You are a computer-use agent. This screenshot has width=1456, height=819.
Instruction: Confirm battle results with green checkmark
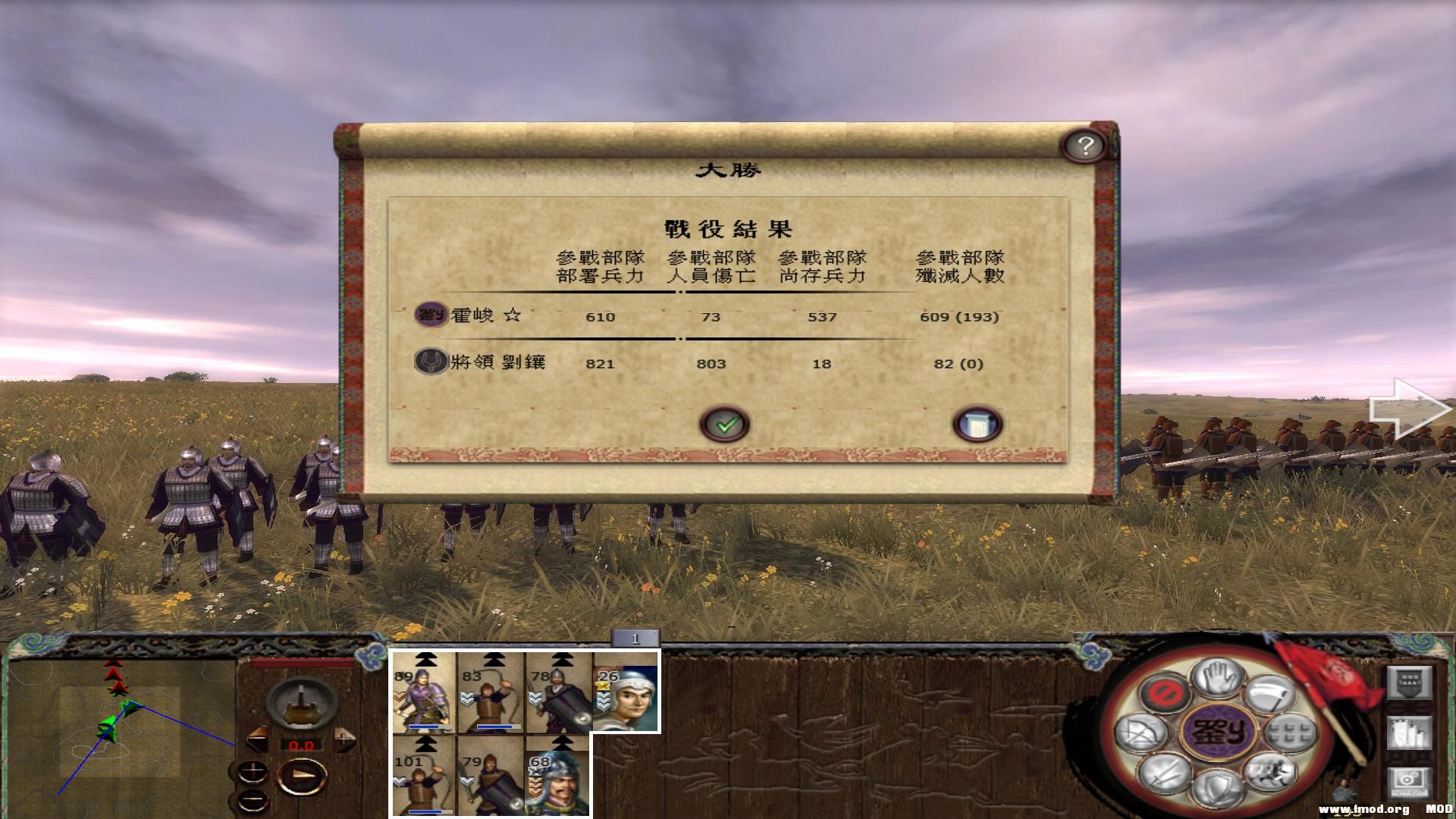[724, 424]
